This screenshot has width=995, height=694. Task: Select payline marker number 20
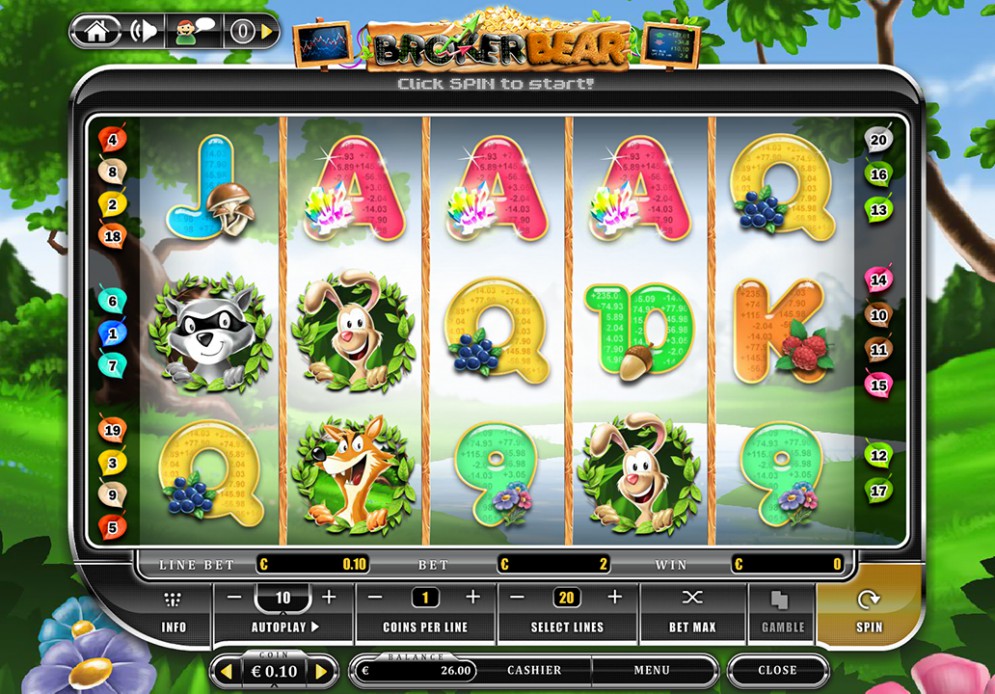tap(878, 140)
